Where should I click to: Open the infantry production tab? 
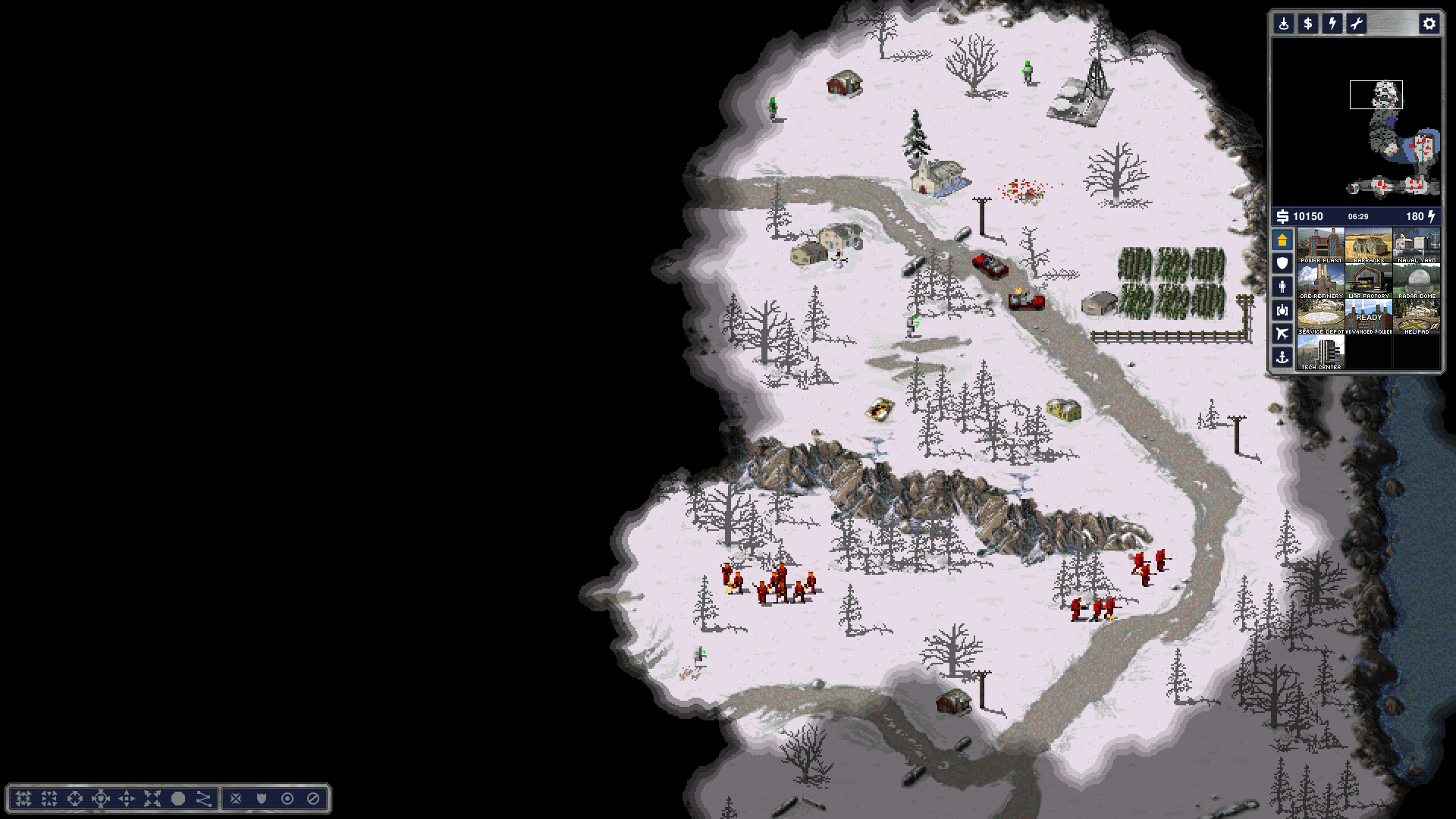coord(1282,287)
